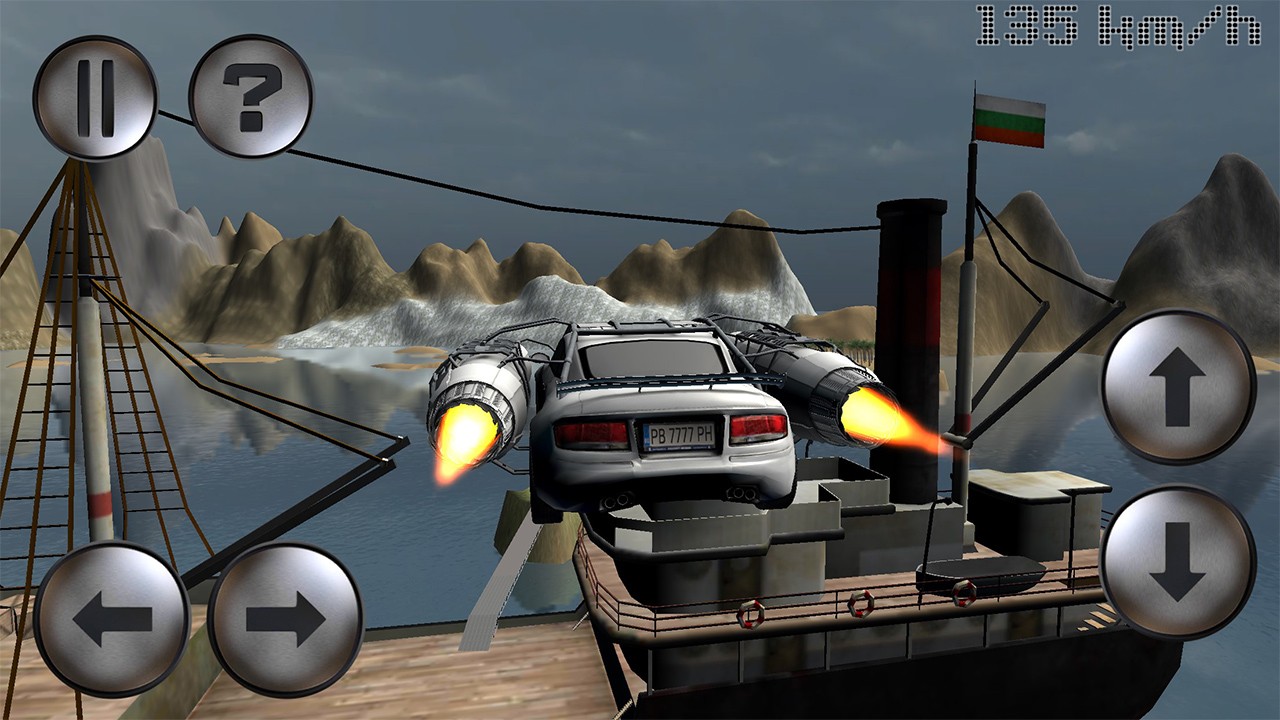This screenshot has width=1280, height=720.
Task: Open the question mark help button
Action: click(x=250, y=98)
